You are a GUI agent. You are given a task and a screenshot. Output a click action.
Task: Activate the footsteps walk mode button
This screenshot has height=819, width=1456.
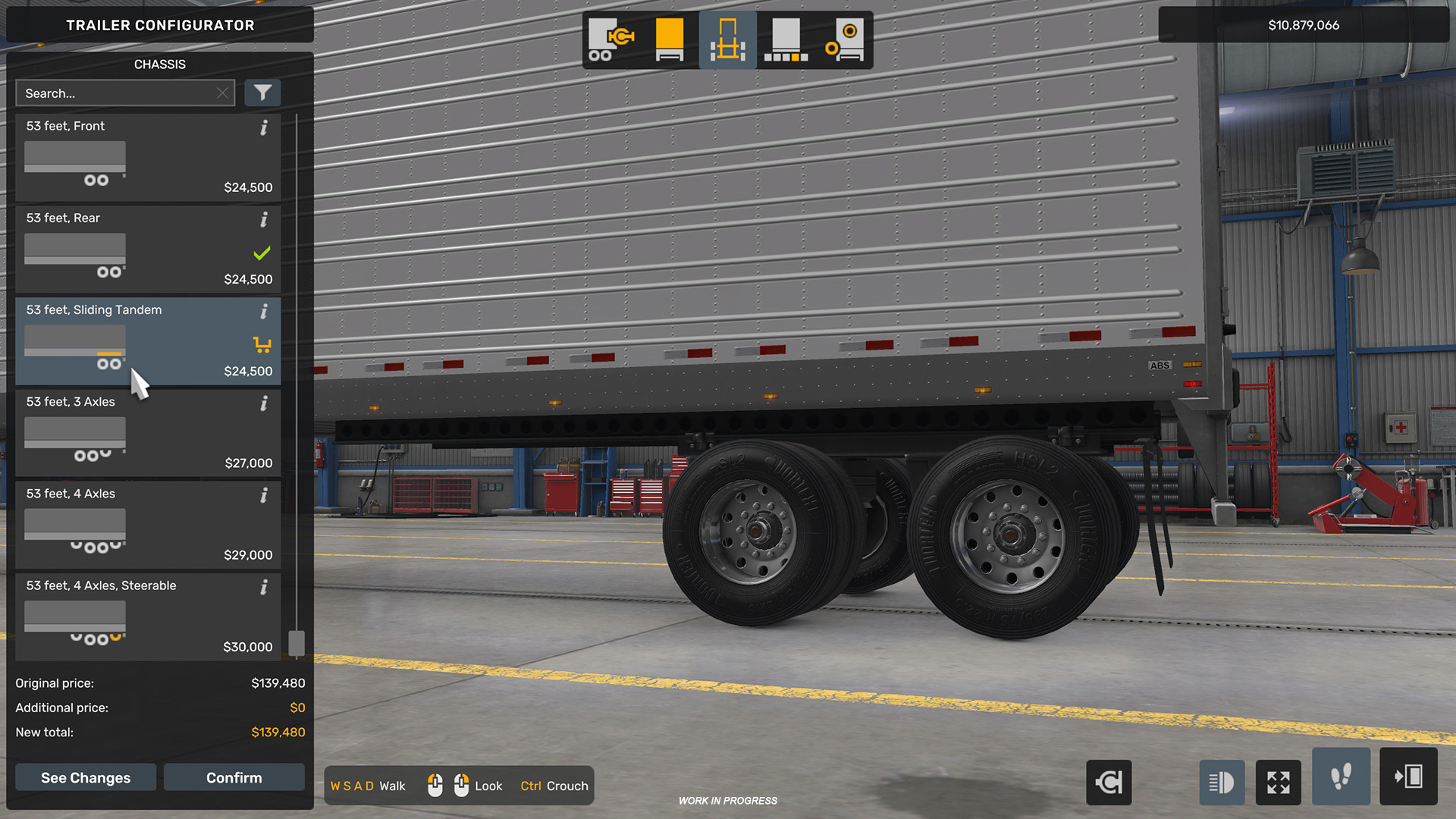point(1341,777)
